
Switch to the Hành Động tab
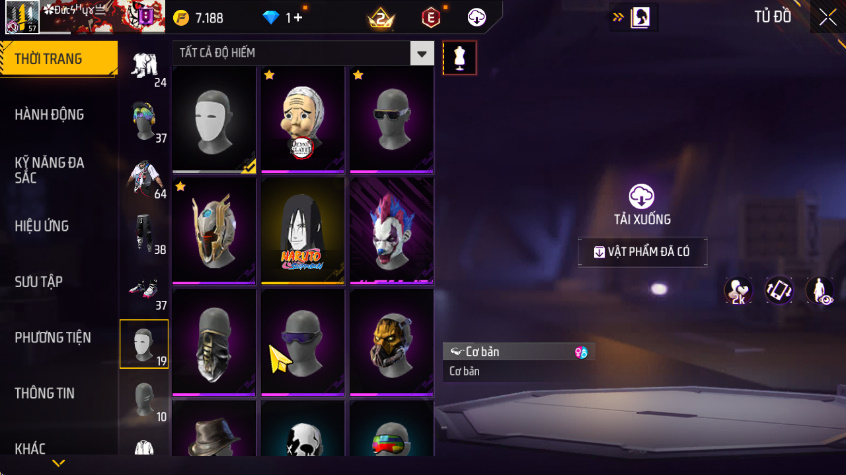pyautogui.click(x=50, y=115)
